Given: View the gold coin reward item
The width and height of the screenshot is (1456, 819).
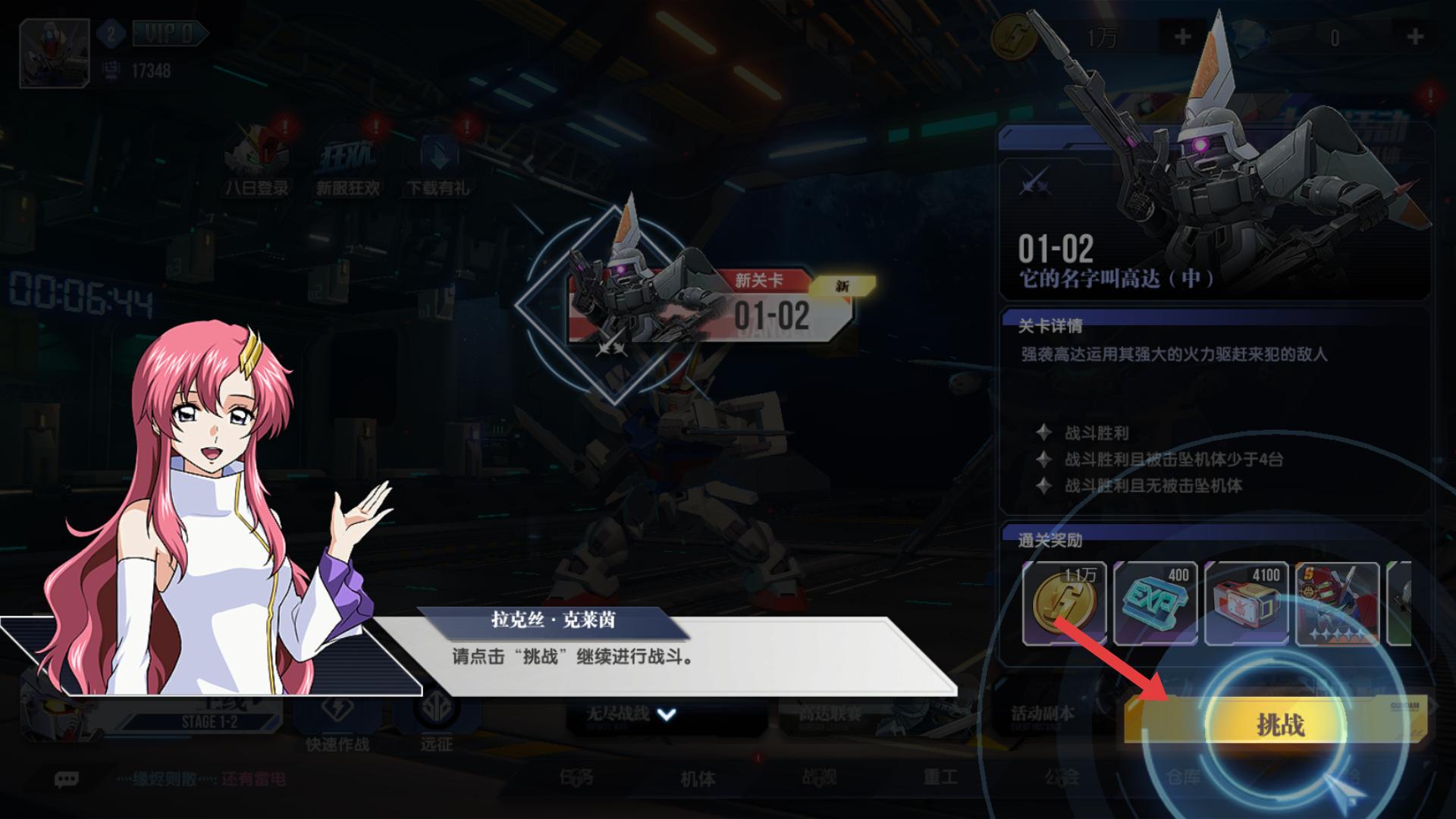Looking at the screenshot, I should coord(1064,603).
